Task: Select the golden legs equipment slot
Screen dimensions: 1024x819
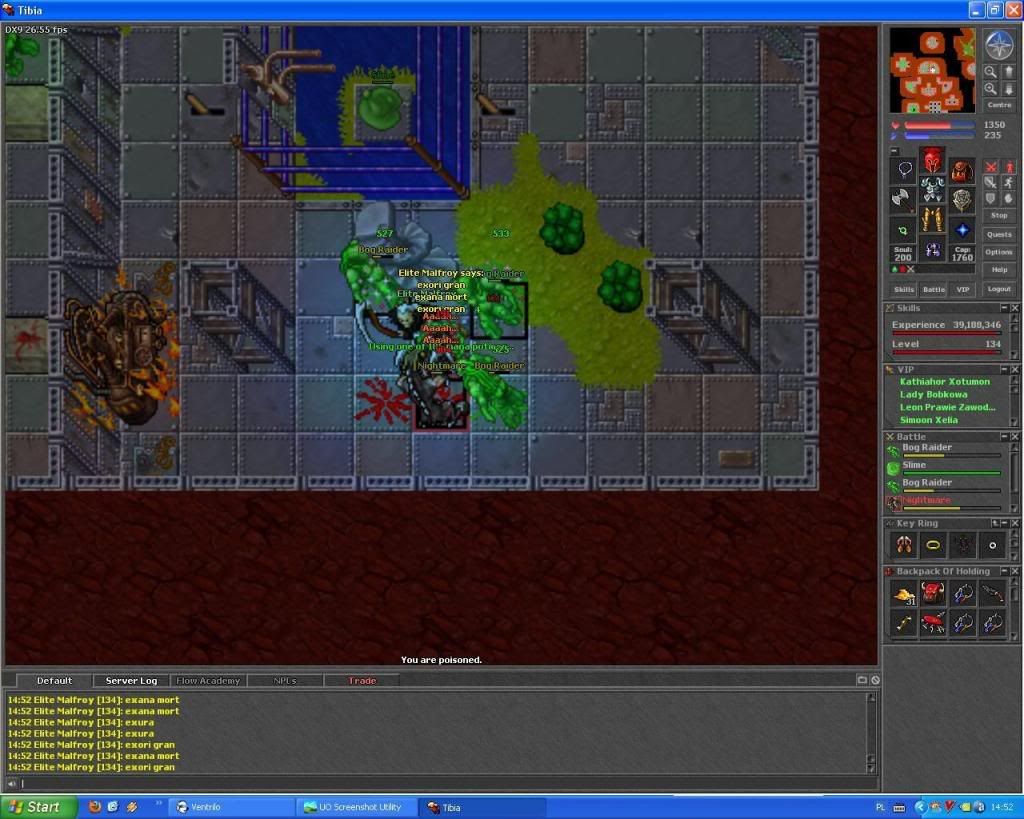Action: [x=932, y=219]
